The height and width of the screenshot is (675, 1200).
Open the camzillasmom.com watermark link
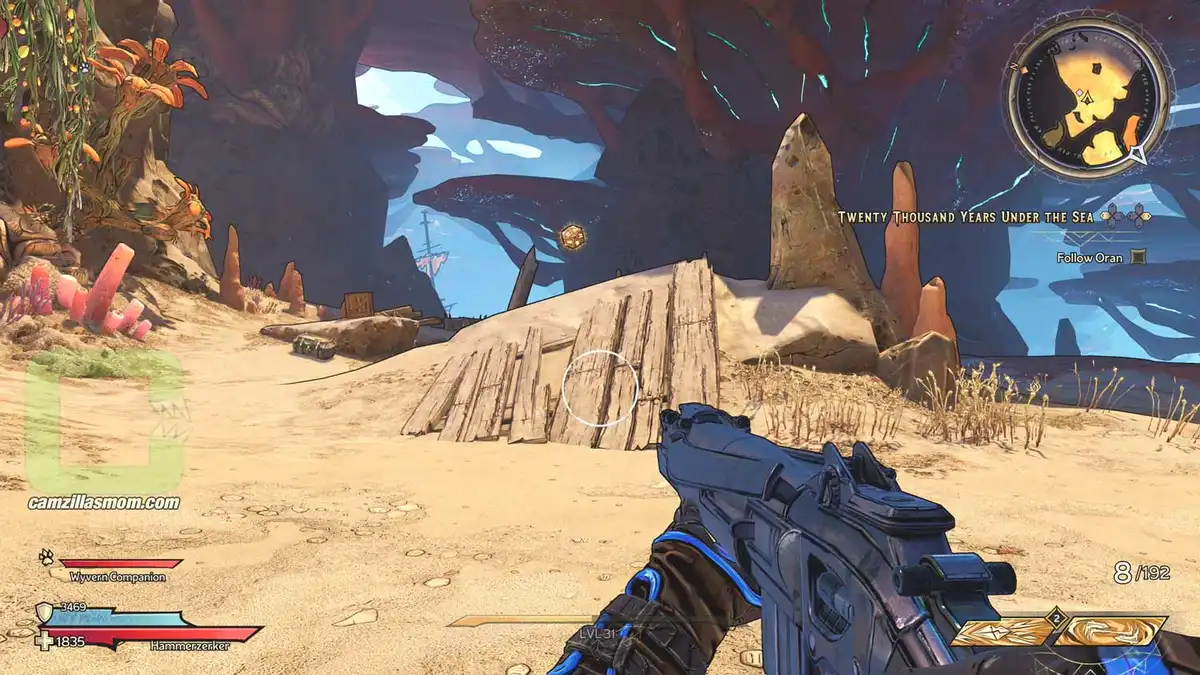click(x=104, y=503)
